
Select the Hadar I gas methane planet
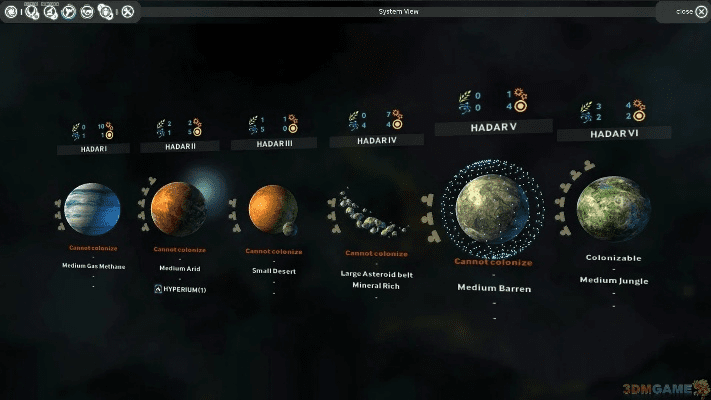click(92, 210)
